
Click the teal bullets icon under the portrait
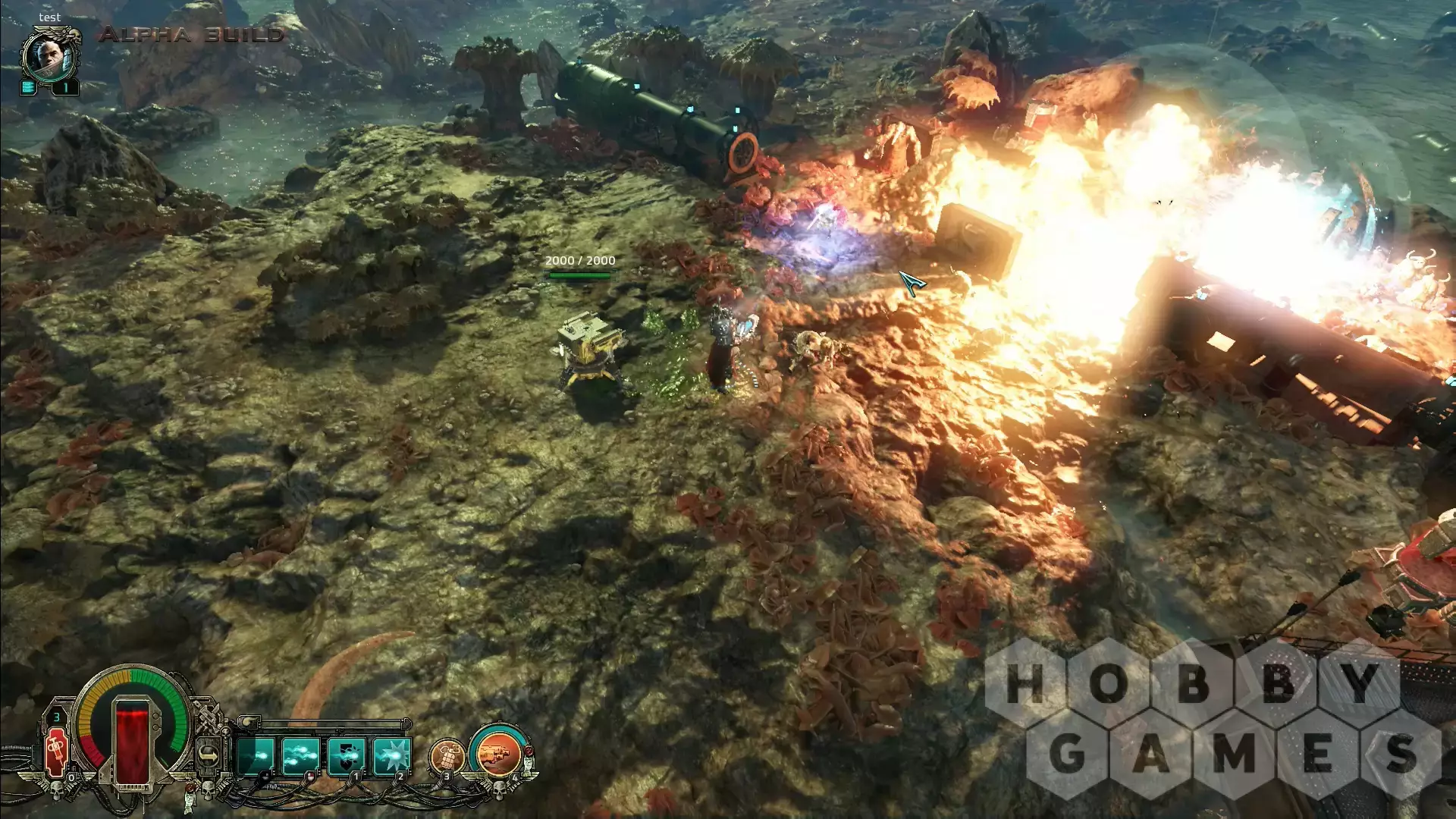pyautogui.click(x=28, y=87)
